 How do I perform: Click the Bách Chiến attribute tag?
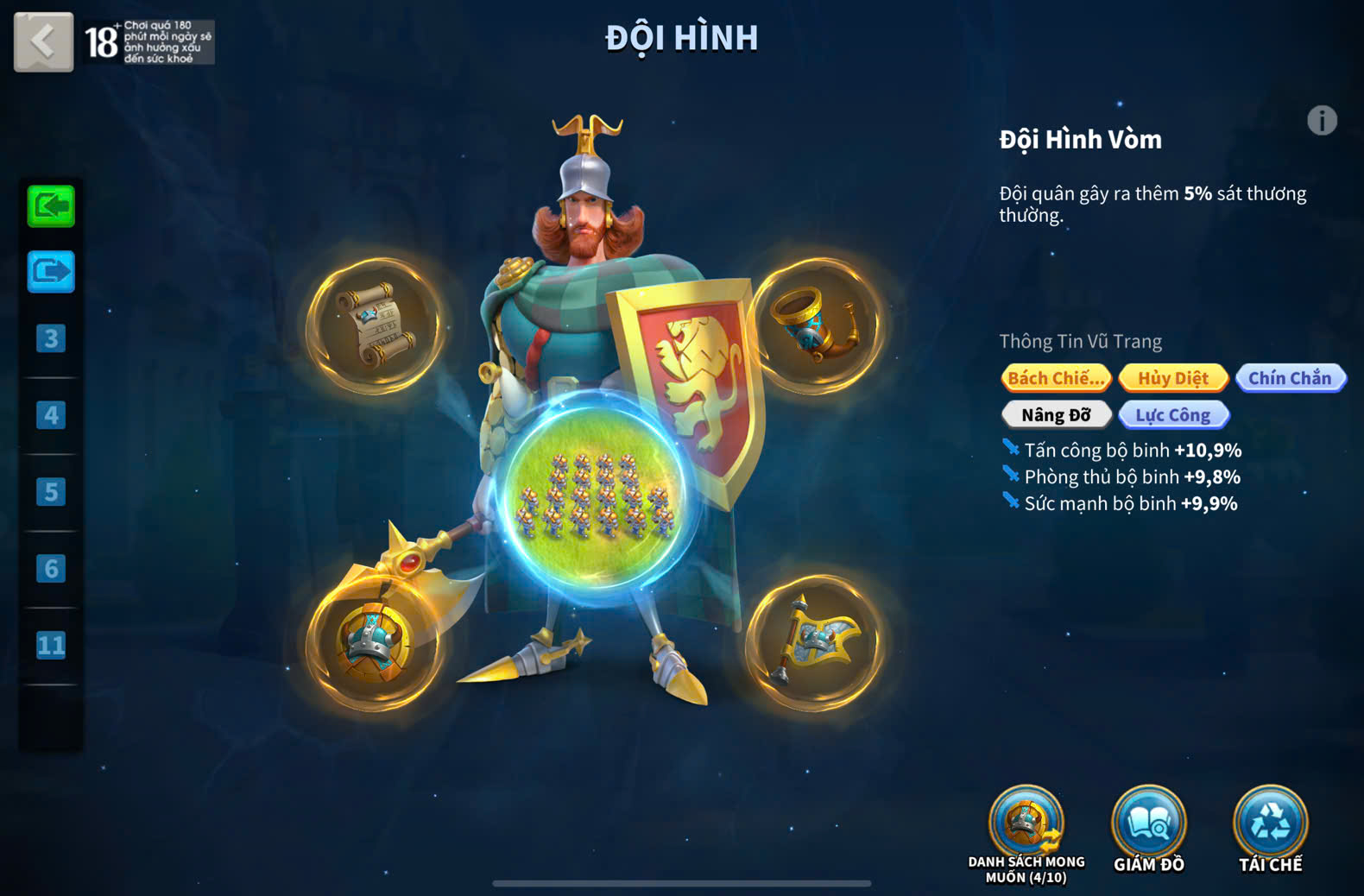1056,378
